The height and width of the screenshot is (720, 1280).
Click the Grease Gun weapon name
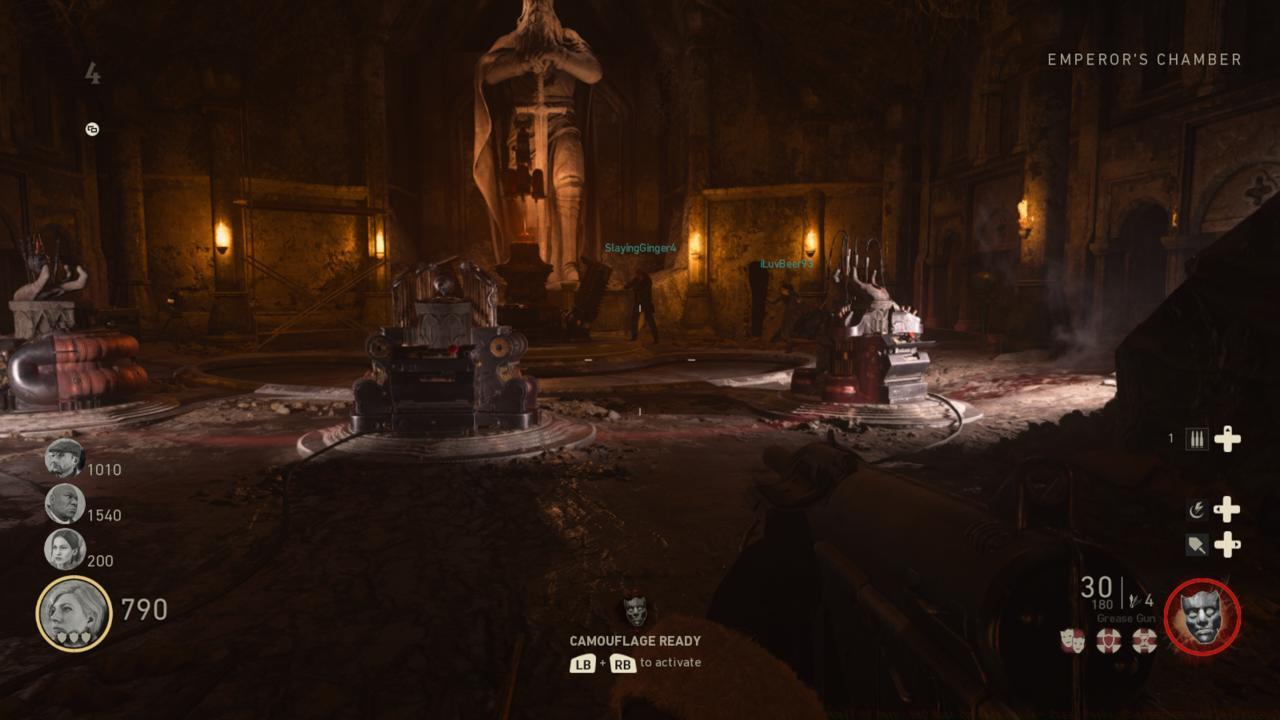(1125, 619)
